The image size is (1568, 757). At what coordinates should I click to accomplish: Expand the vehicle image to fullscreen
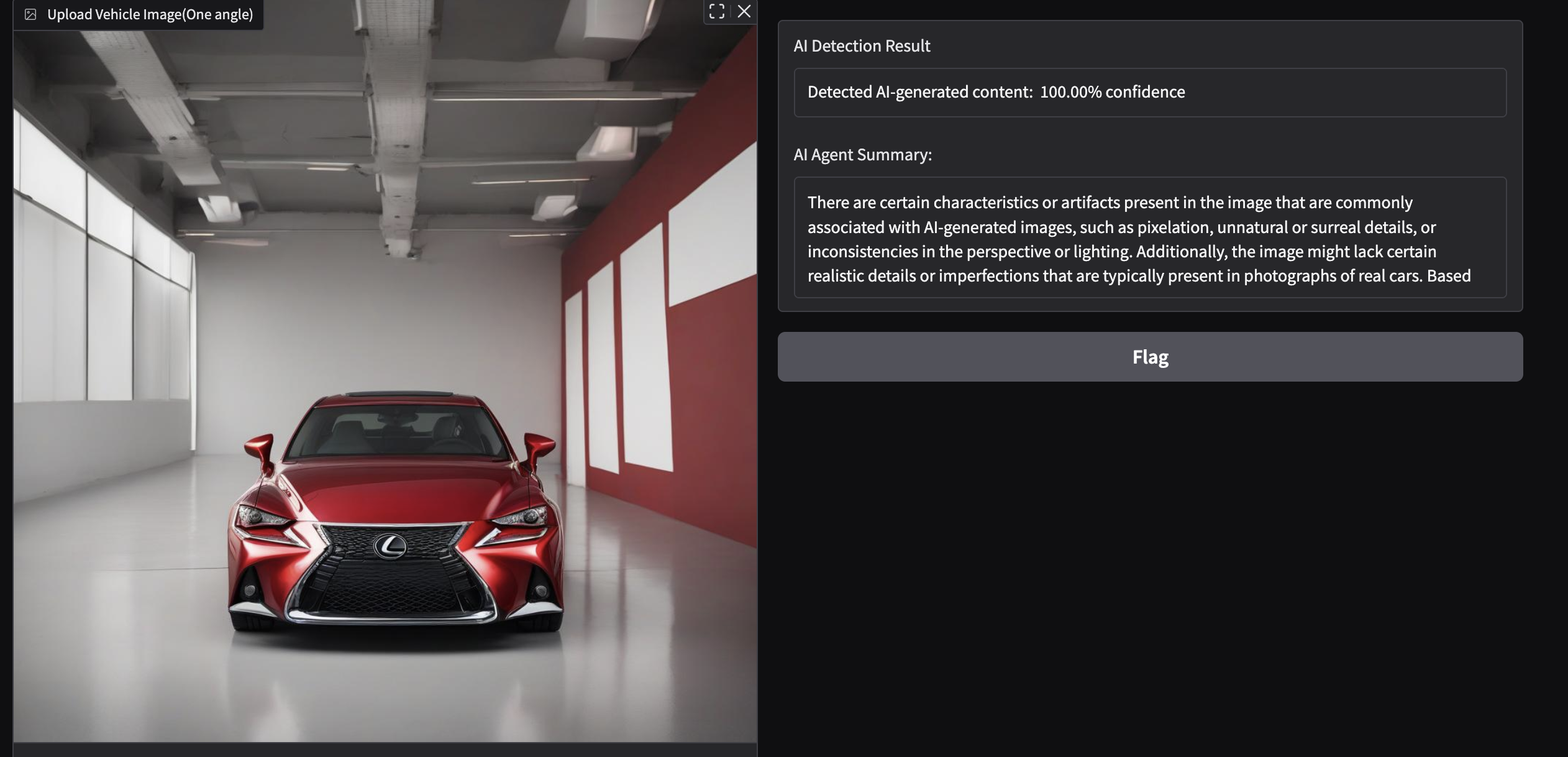tap(716, 11)
